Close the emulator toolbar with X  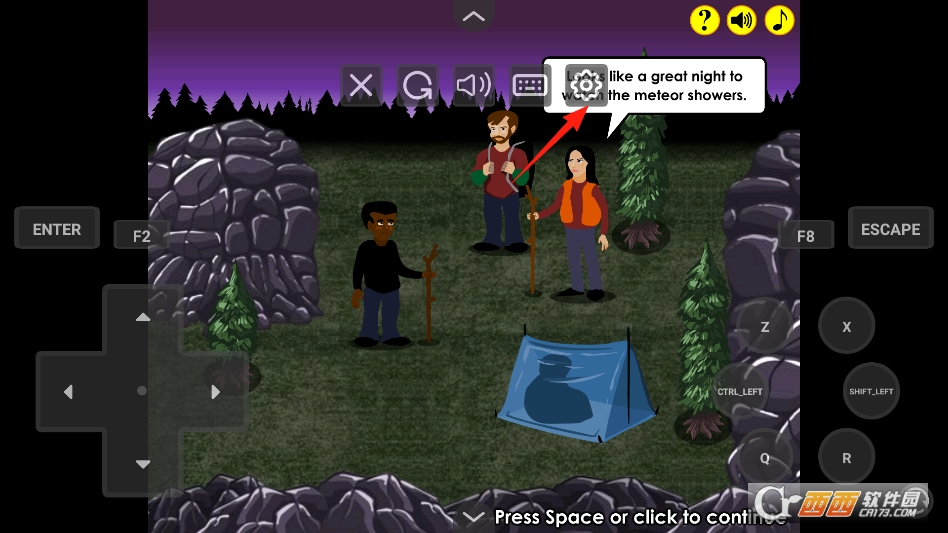pyautogui.click(x=361, y=86)
